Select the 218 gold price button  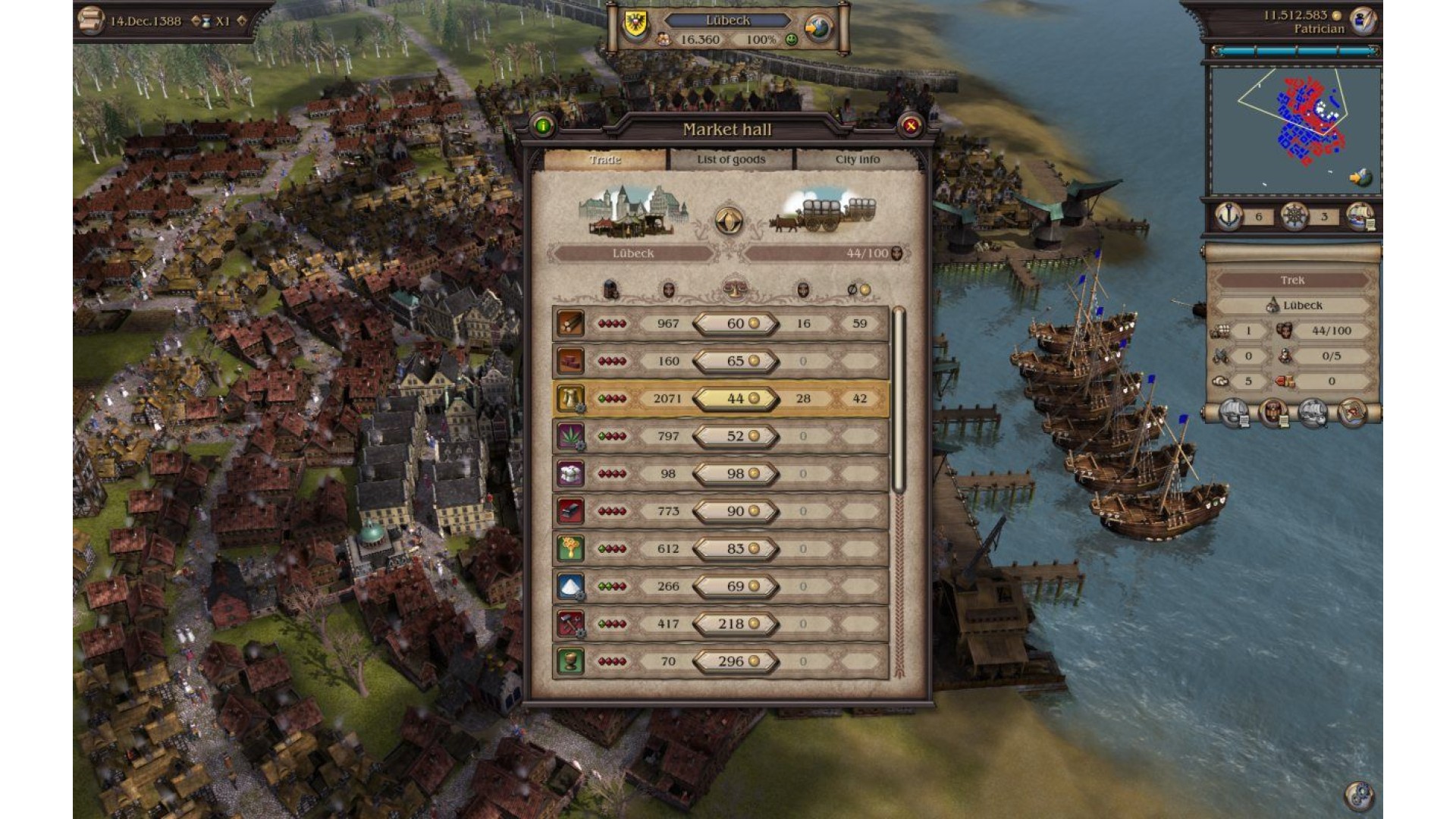pyautogui.click(x=736, y=624)
